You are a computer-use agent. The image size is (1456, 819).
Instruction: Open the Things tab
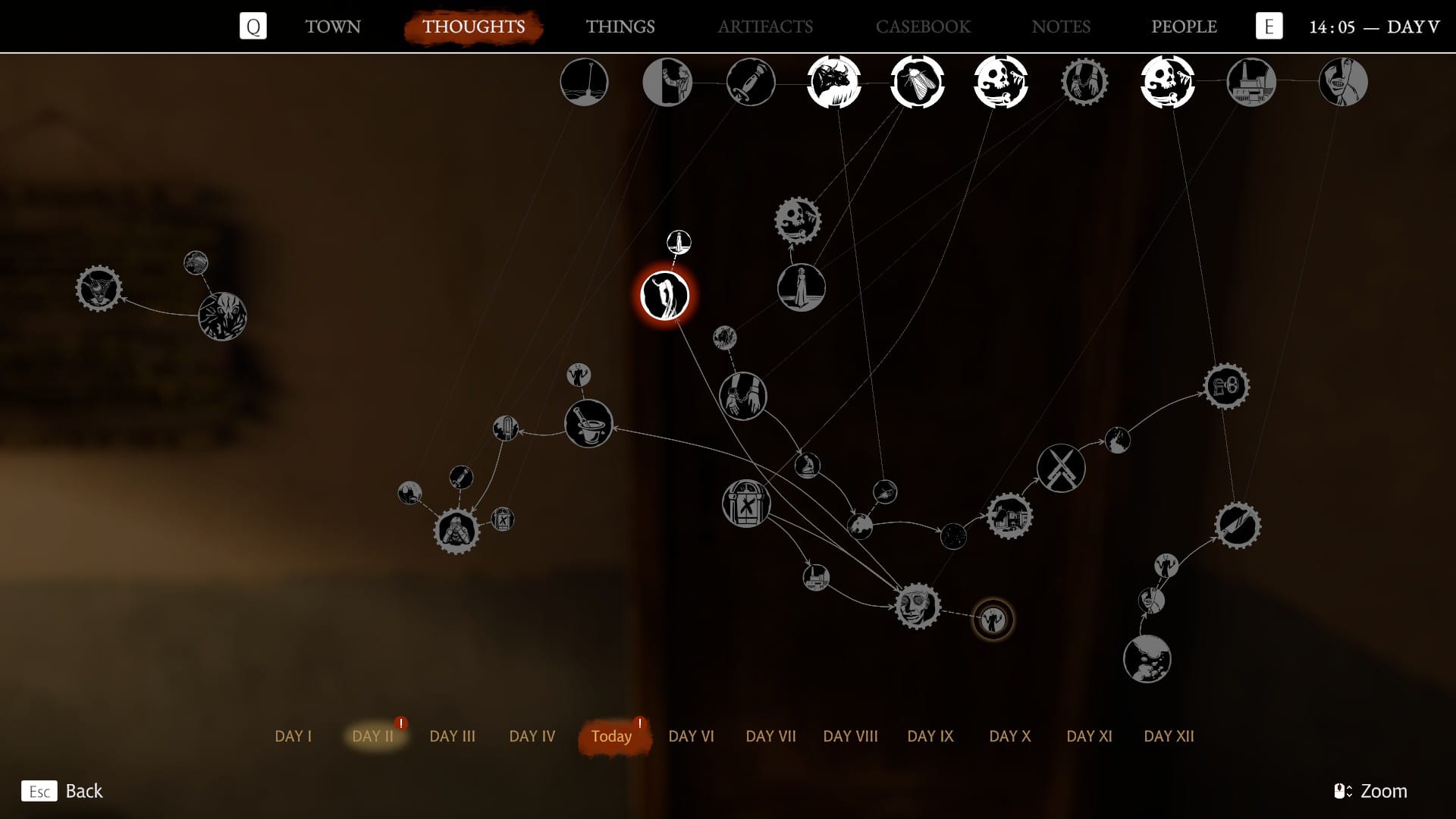[620, 27]
